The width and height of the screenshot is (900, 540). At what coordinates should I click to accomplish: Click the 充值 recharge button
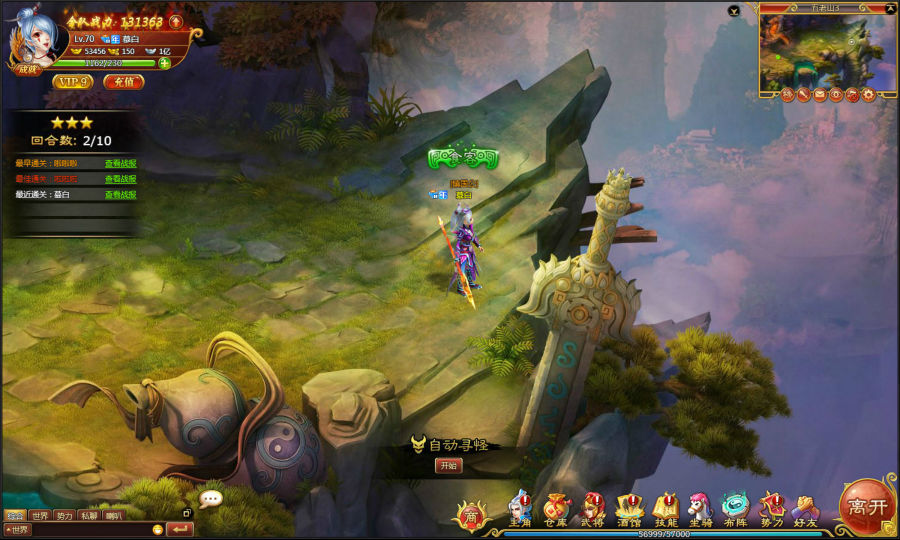click(x=124, y=82)
